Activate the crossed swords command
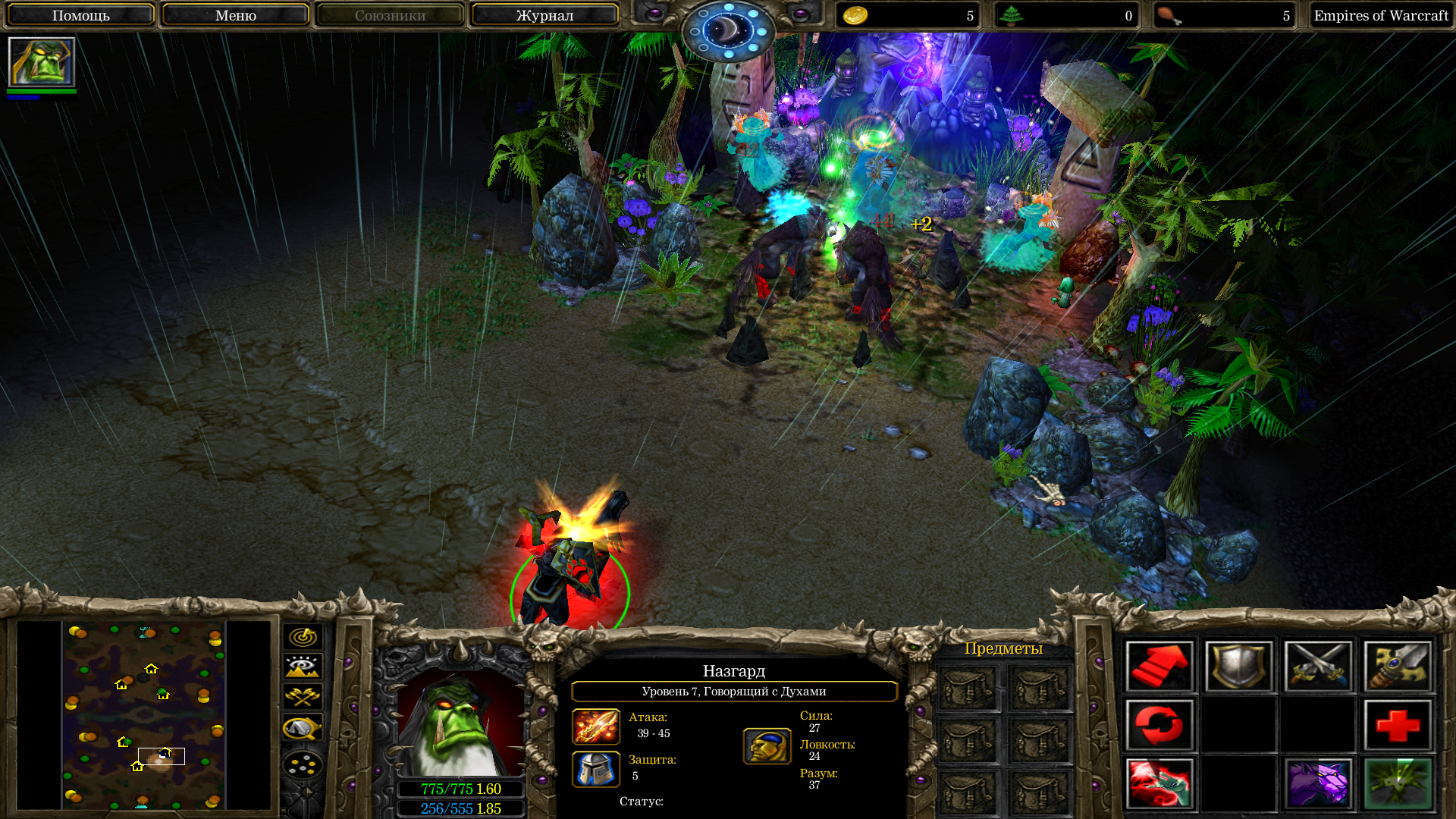 pos(1319,666)
